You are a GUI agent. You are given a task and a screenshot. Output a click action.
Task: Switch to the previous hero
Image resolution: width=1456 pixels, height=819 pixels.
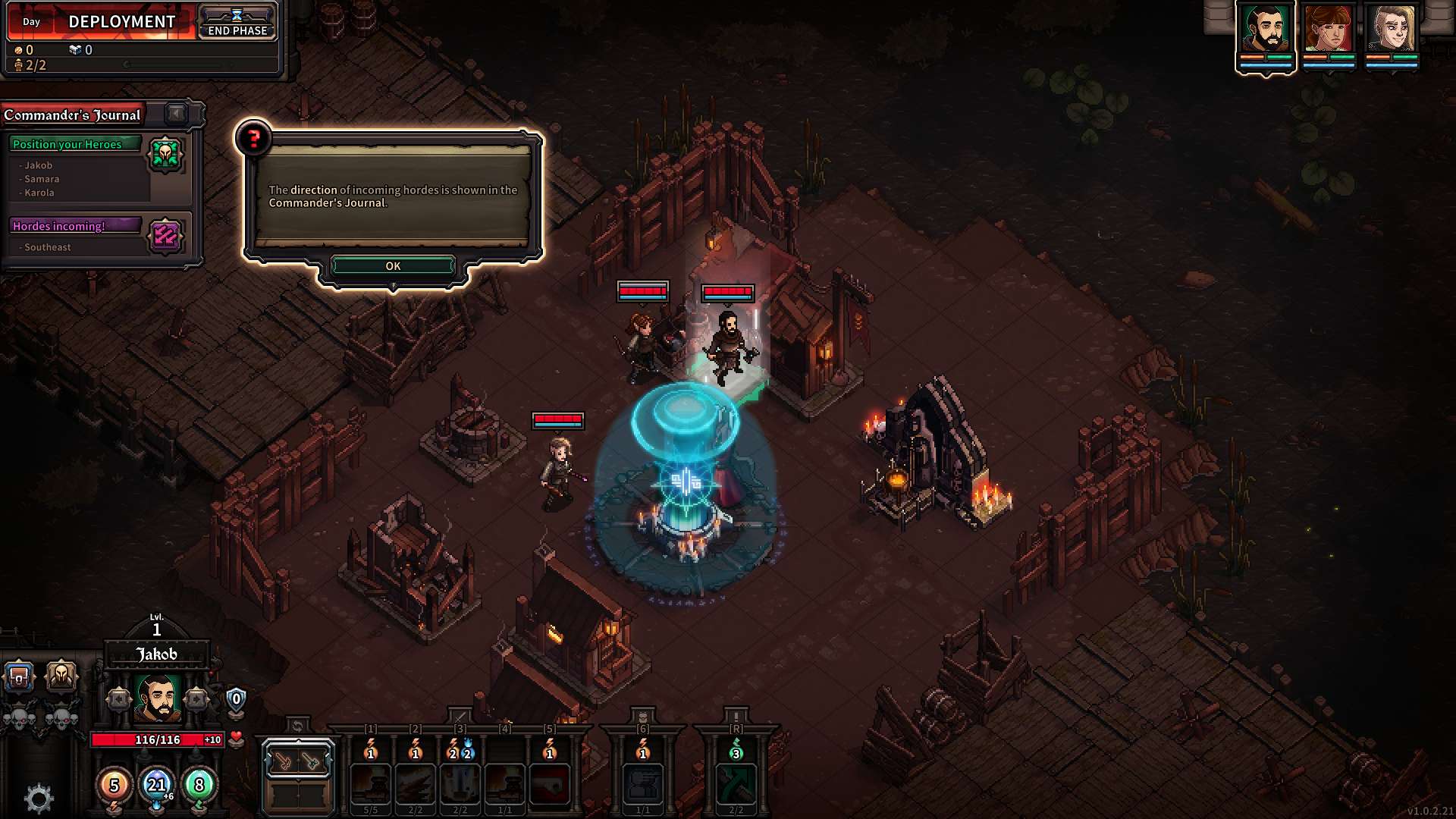point(119,699)
